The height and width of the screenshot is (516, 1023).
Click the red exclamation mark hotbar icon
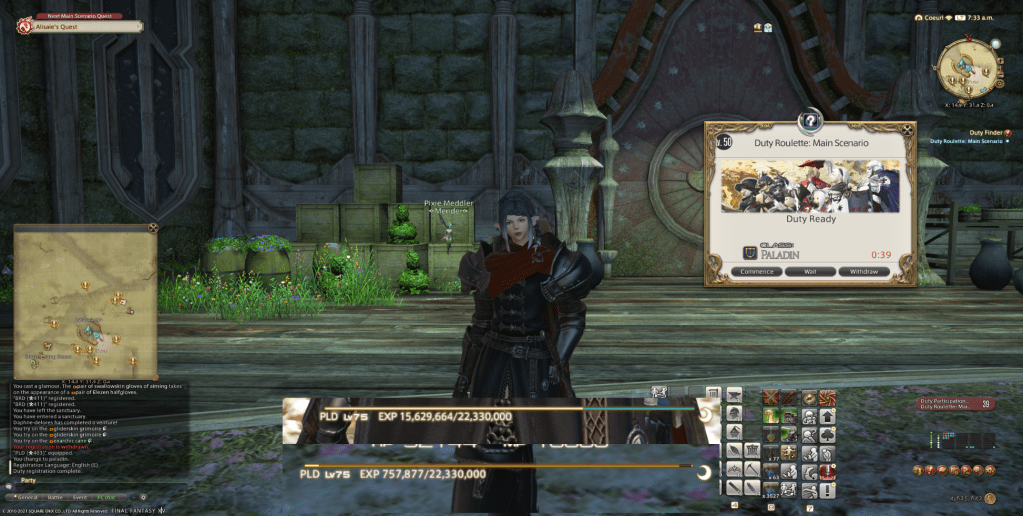click(x=827, y=471)
